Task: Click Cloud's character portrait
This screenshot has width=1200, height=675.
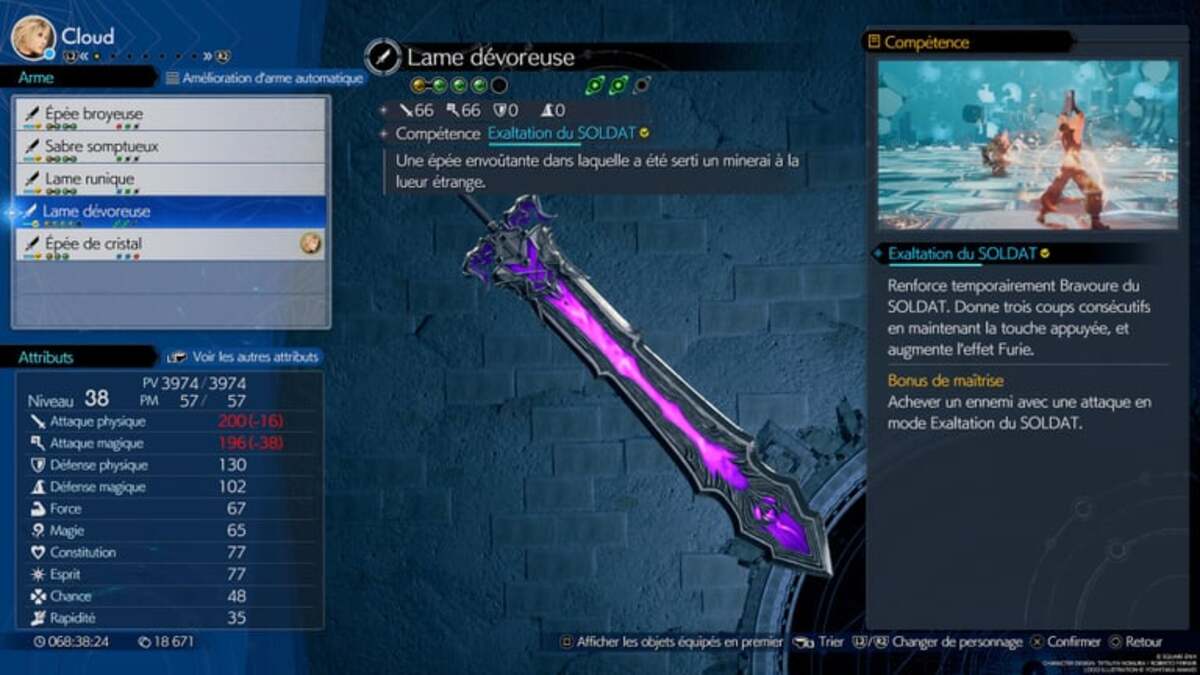Action: point(33,37)
